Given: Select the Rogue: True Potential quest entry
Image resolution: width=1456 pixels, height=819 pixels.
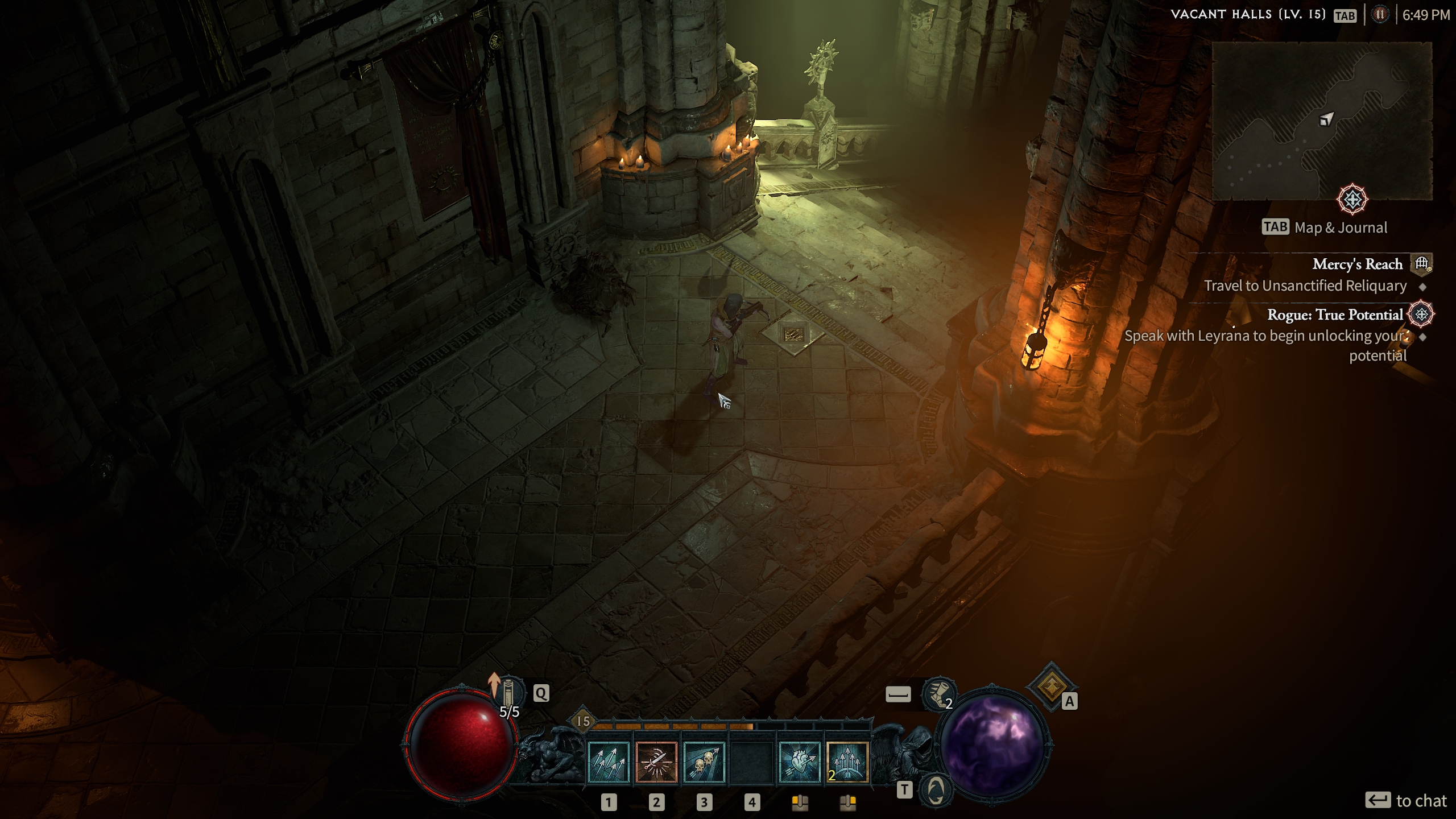Looking at the screenshot, I should point(1334,315).
